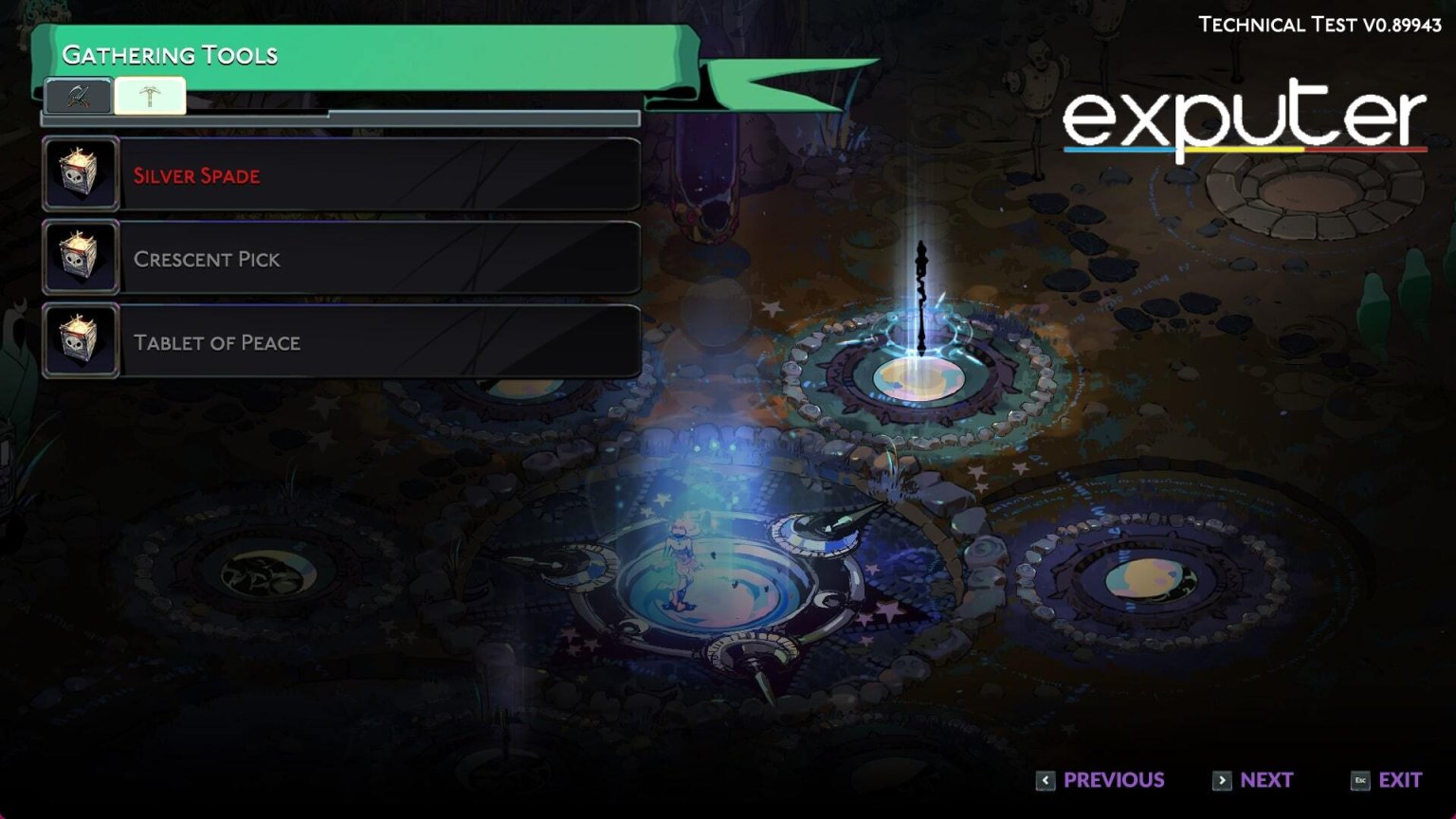Click the Silver Spade chest icon
The width and height of the screenshot is (1456, 819).
tap(81, 173)
